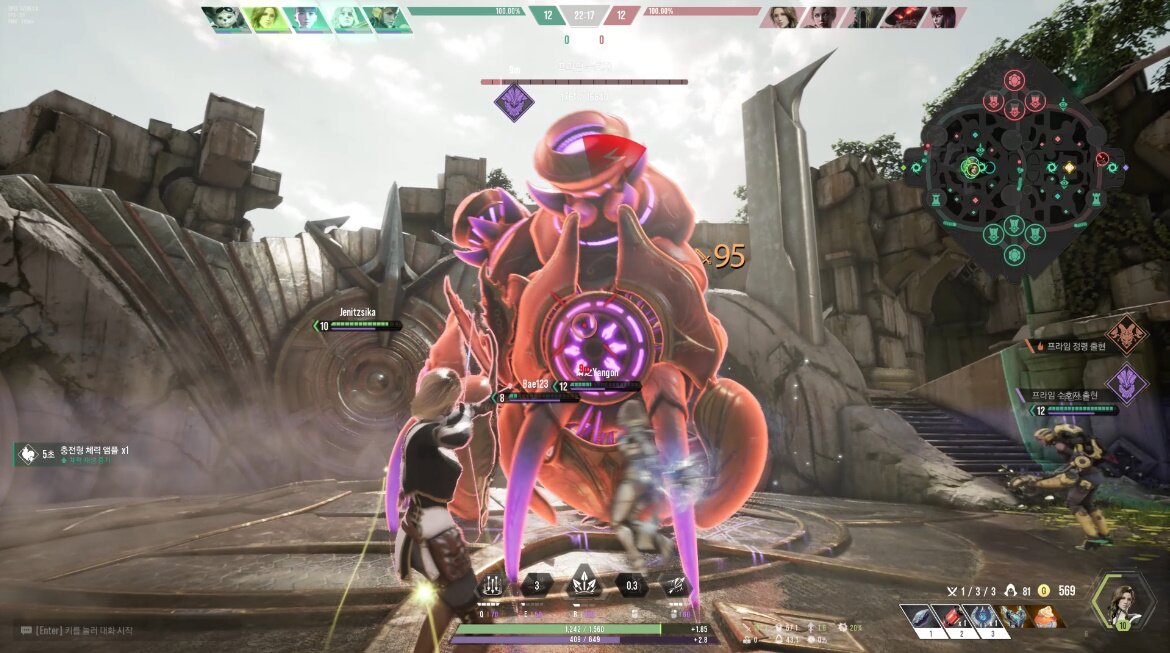Use the single-arrow shot ability icon
Viewport: 1170px width, 653px height.
pyautogui.click(x=676, y=586)
